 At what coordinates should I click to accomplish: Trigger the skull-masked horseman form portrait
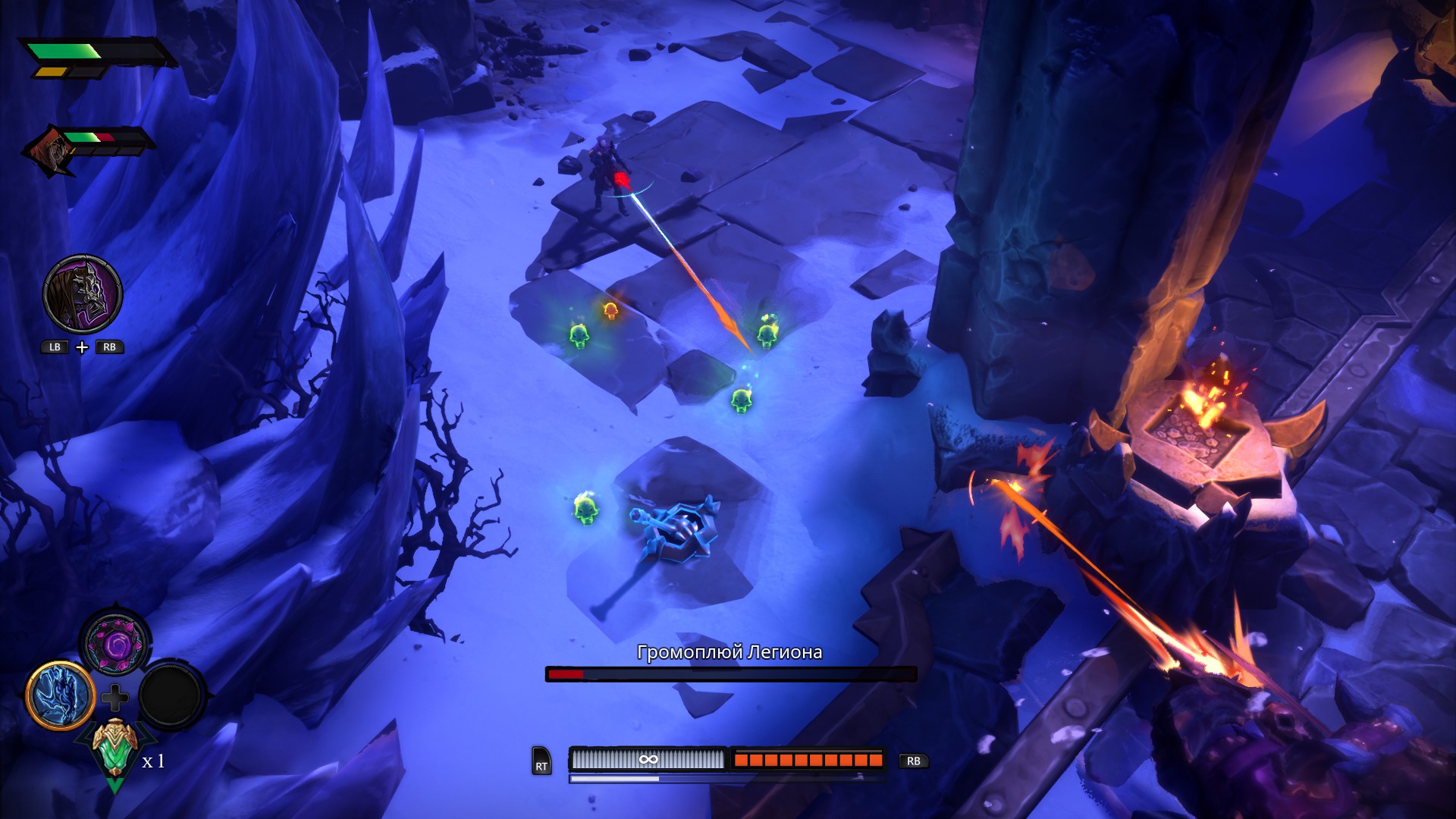(x=83, y=294)
